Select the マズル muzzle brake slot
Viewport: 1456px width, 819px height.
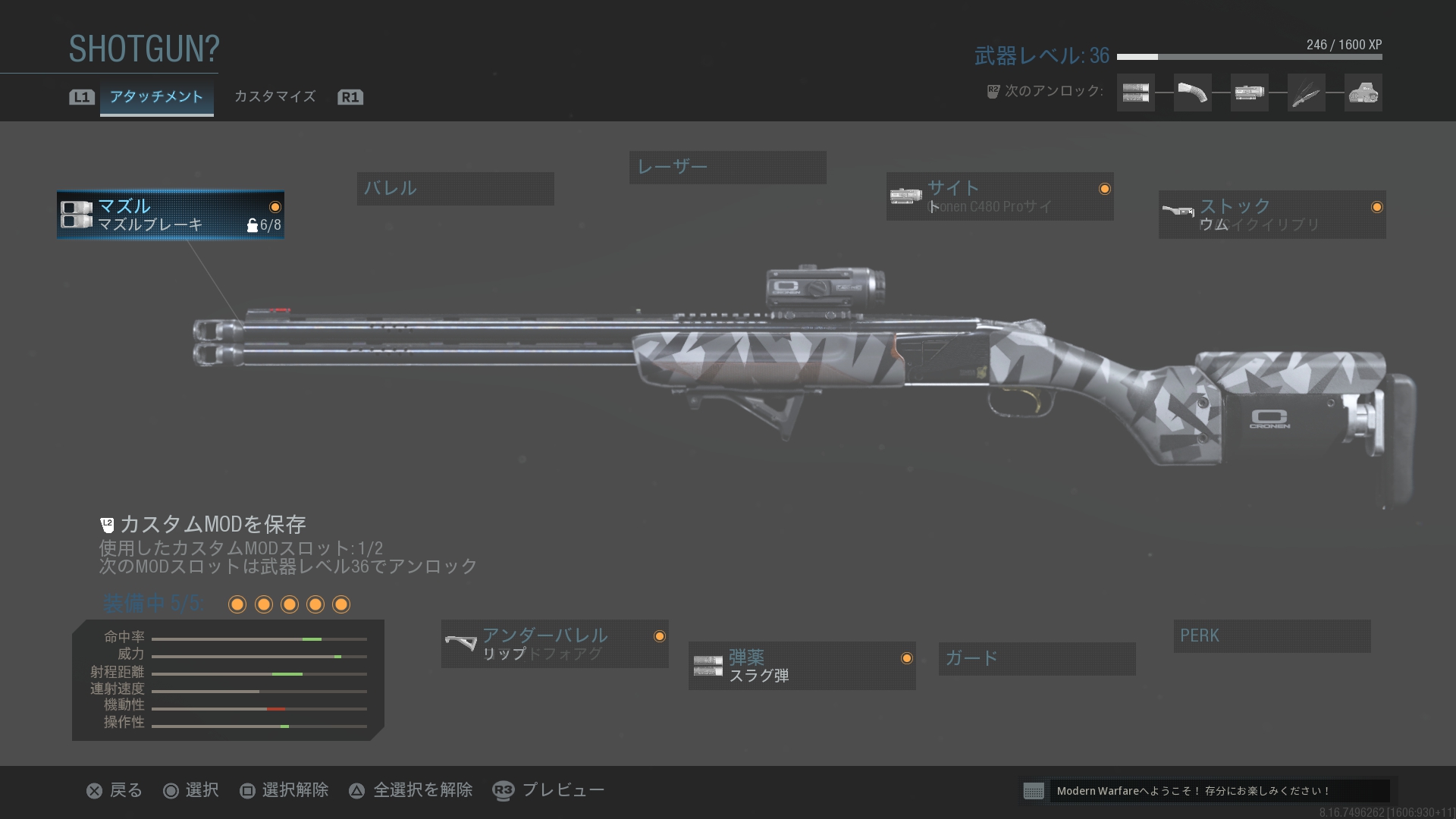coord(171,215)
